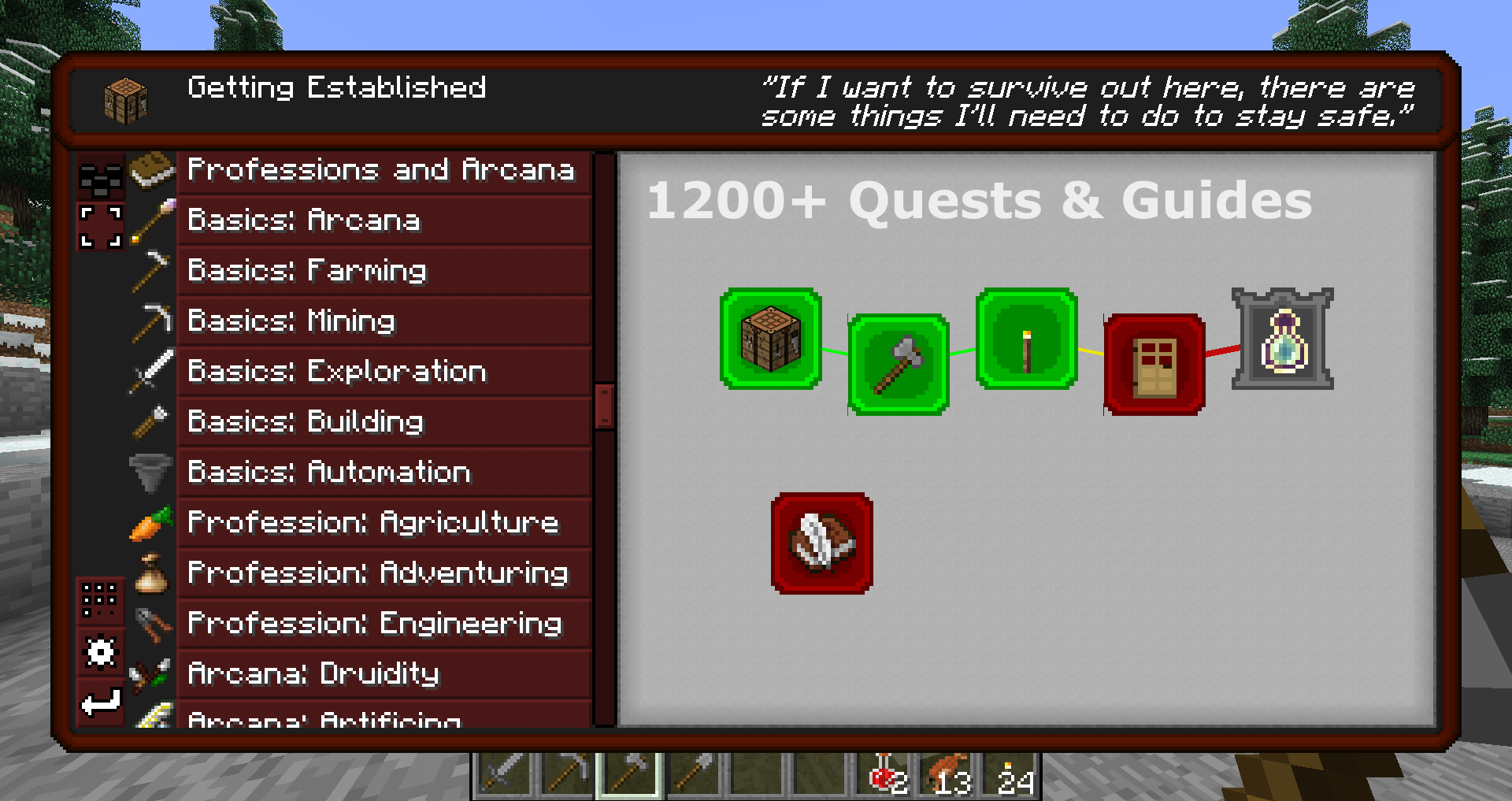
Task: Open the Basics: Automation quest line
Action: pyautogui.click(x=381, y=472)
